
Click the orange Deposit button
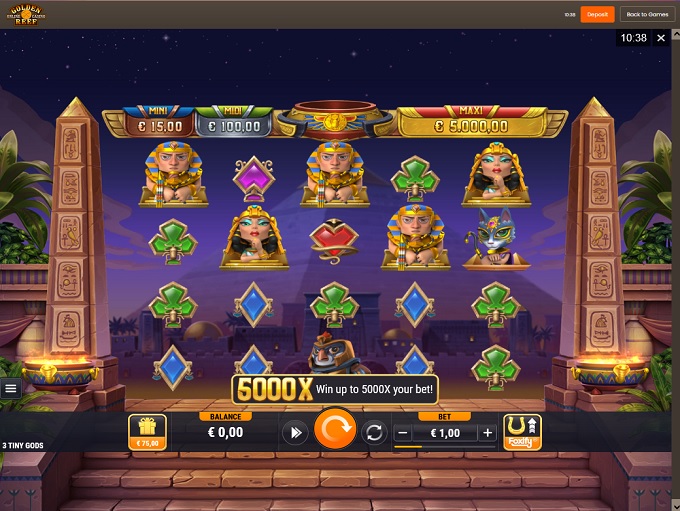point(597,14)
